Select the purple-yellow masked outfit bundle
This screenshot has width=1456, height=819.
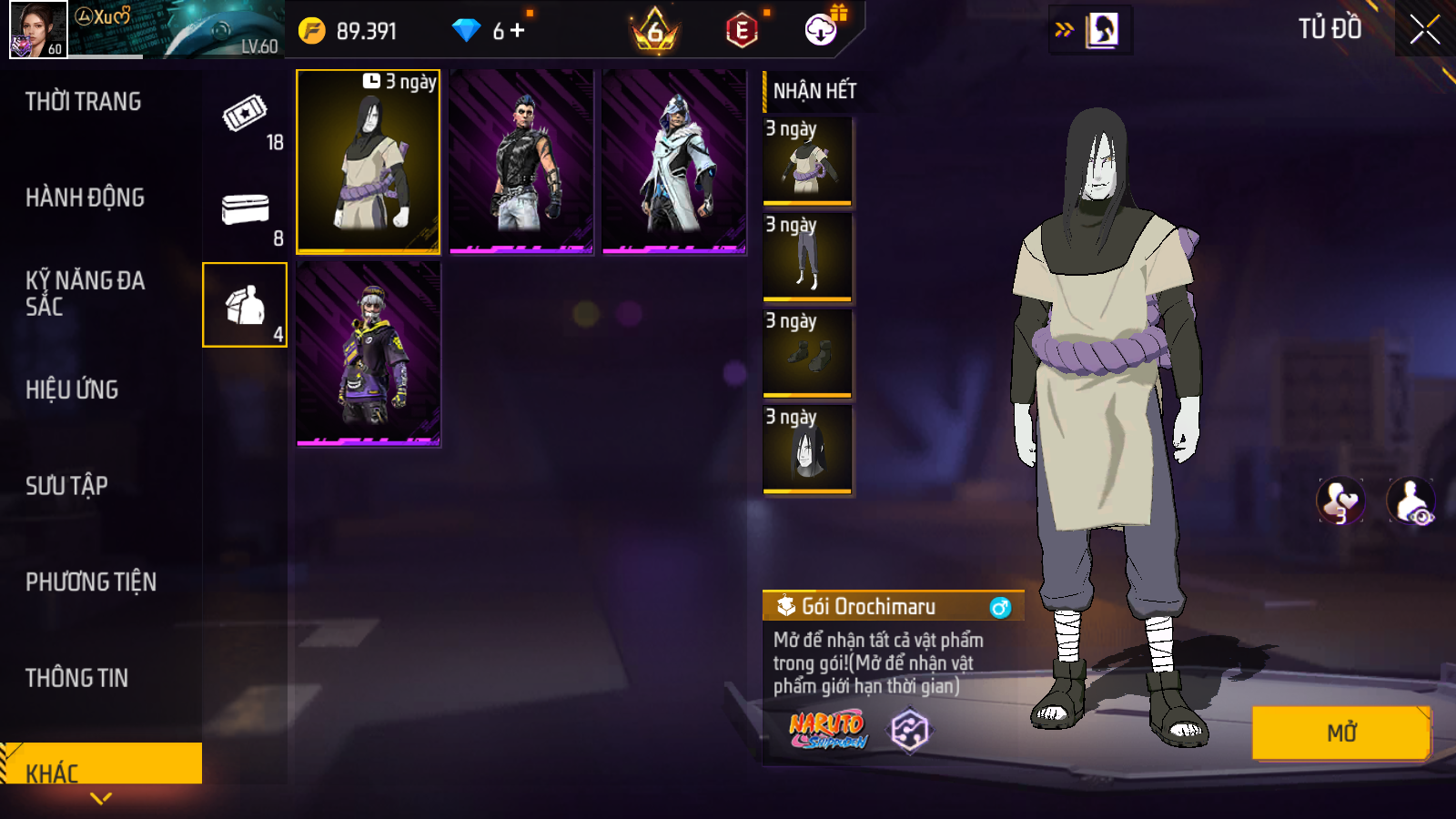point(369,353)
